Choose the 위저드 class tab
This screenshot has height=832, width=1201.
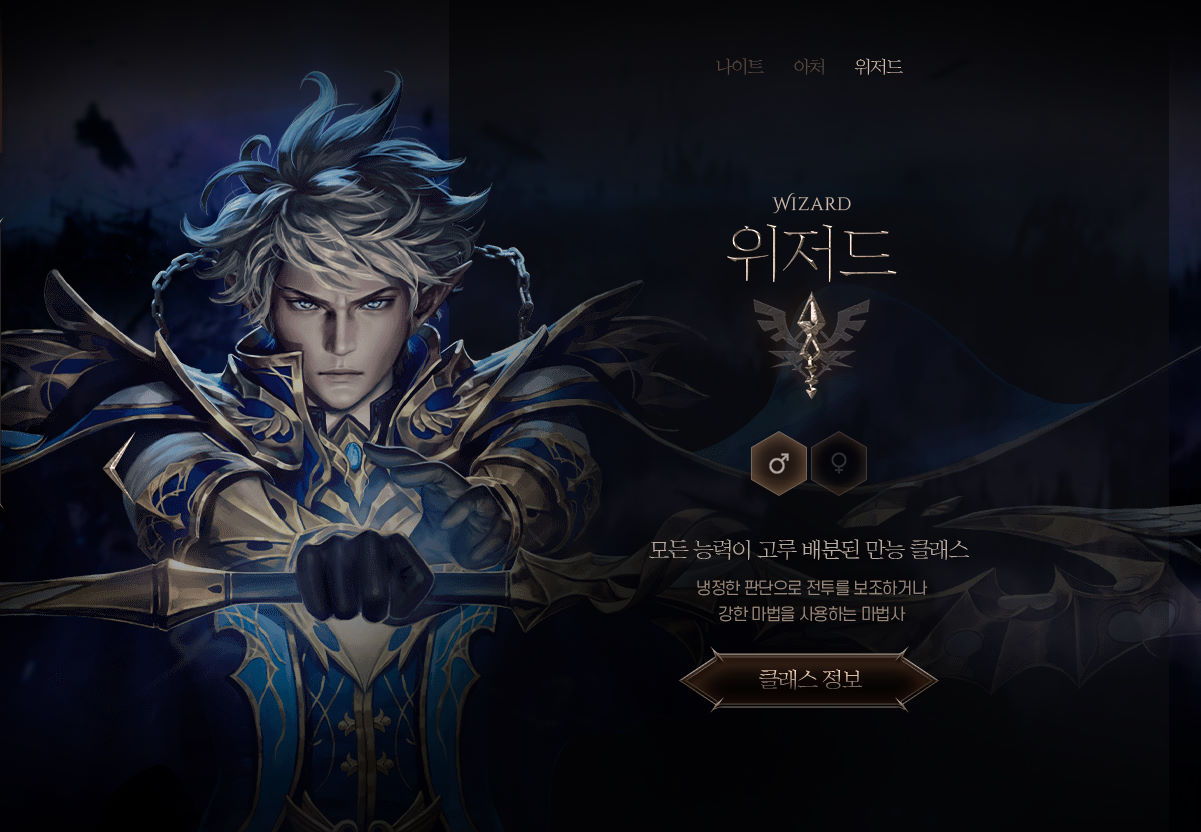coord(878,67)
